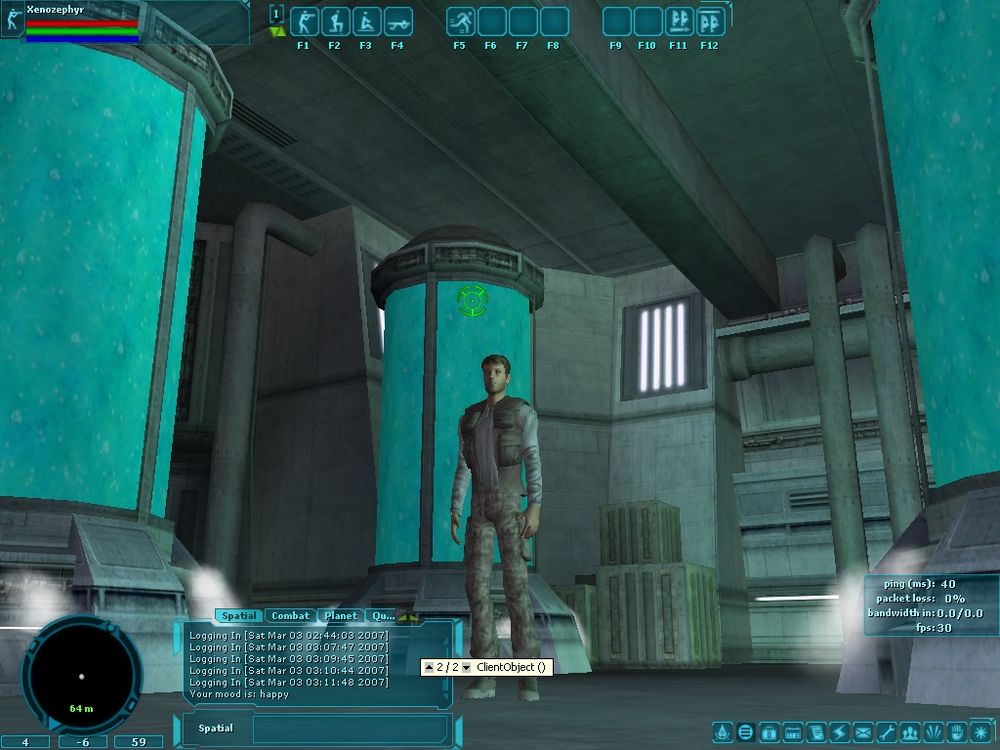Image resolution: width=1000 pixels, height=750 pixels.
Task: Click the lightning bolt menu icon
Action: point(839,733)
